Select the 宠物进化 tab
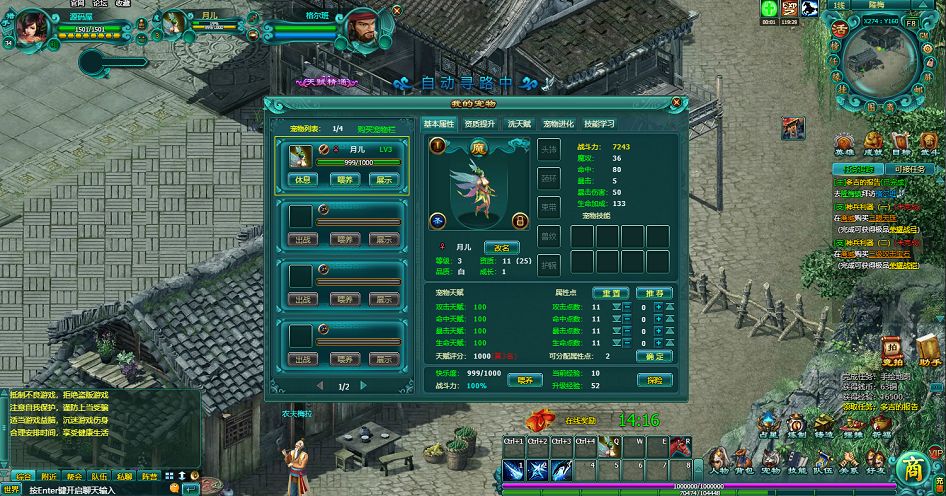The image size is (946, 496). pyautogui.click(x=559, y=124)
